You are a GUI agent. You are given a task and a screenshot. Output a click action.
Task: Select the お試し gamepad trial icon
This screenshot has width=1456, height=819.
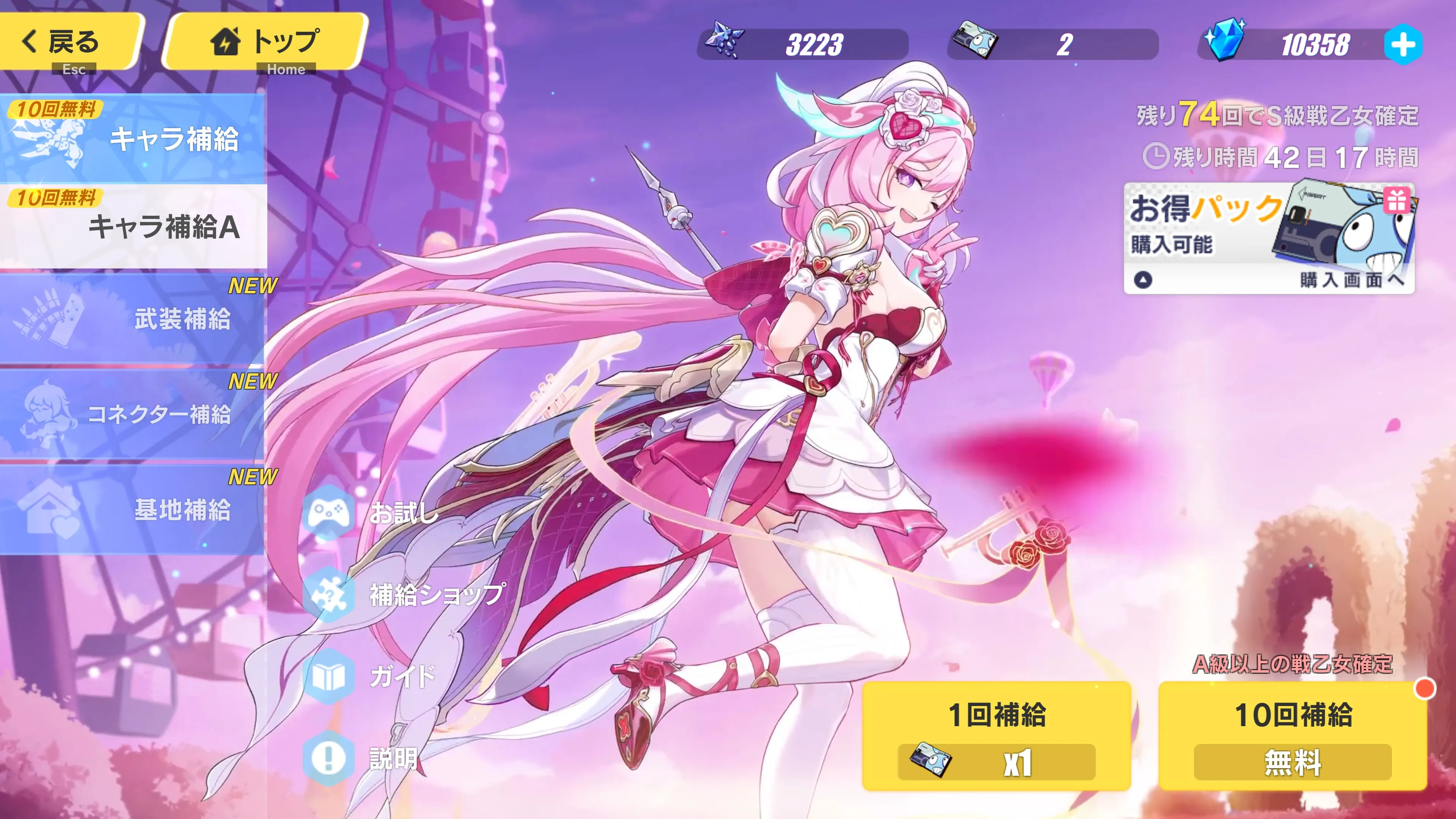(328, 513)
